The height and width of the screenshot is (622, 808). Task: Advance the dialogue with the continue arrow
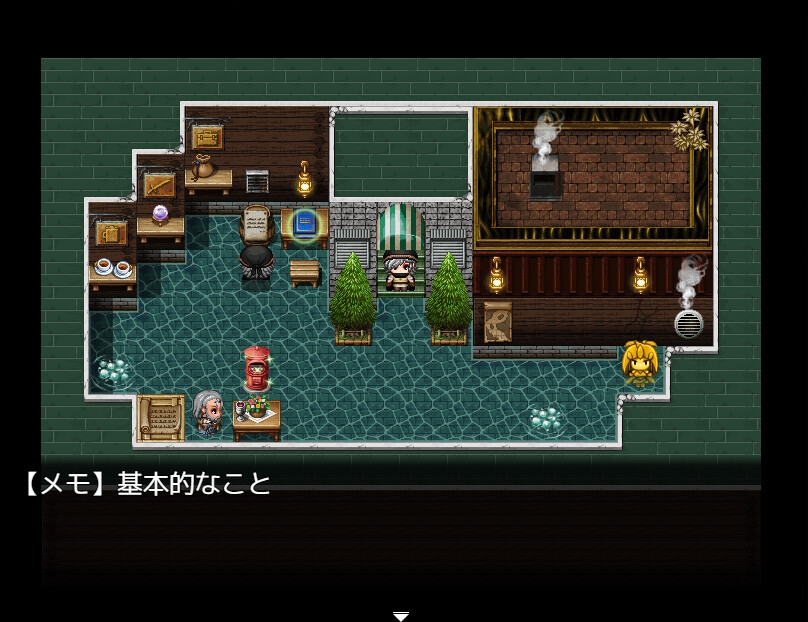coord(401,615)
